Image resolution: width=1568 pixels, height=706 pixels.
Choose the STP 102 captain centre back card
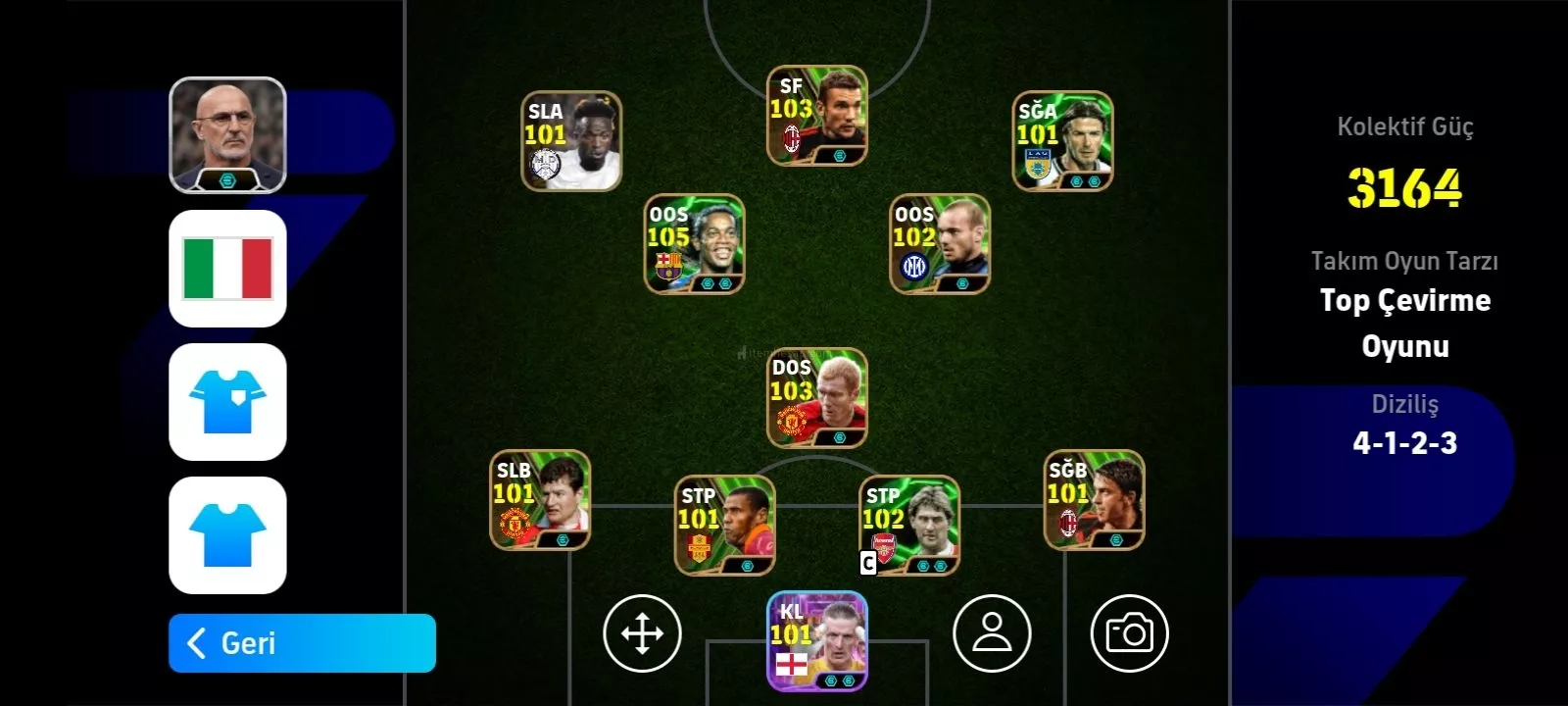coord(909,525)
